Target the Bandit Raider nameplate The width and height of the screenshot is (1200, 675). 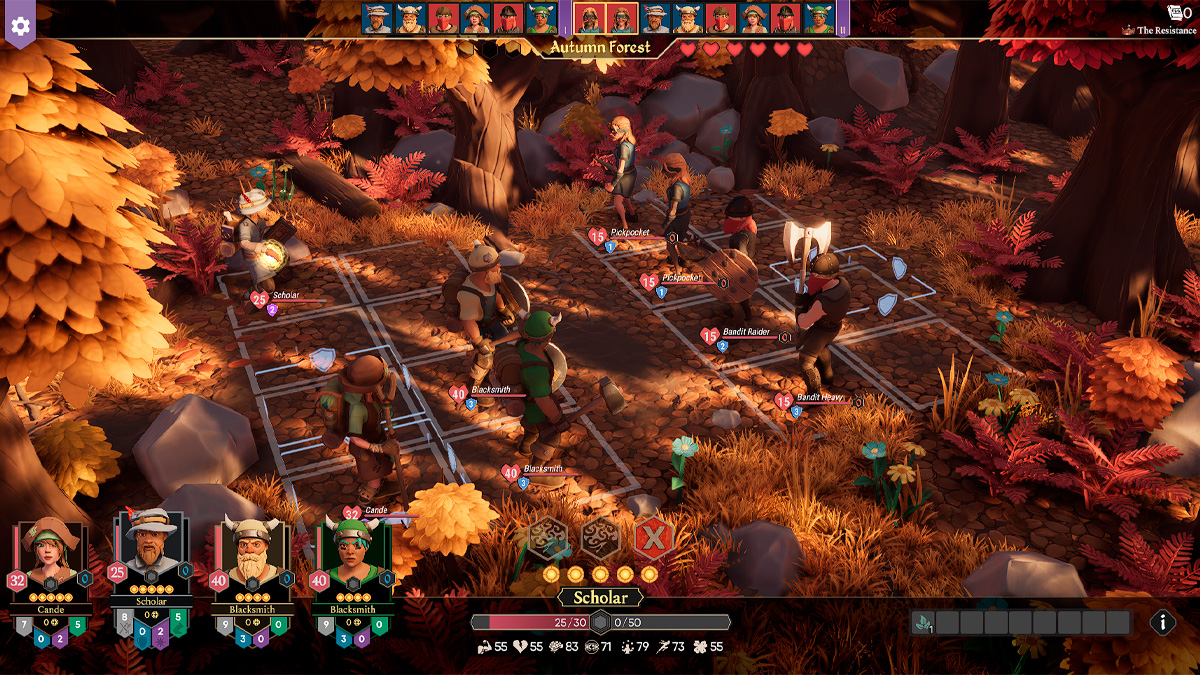748,333
